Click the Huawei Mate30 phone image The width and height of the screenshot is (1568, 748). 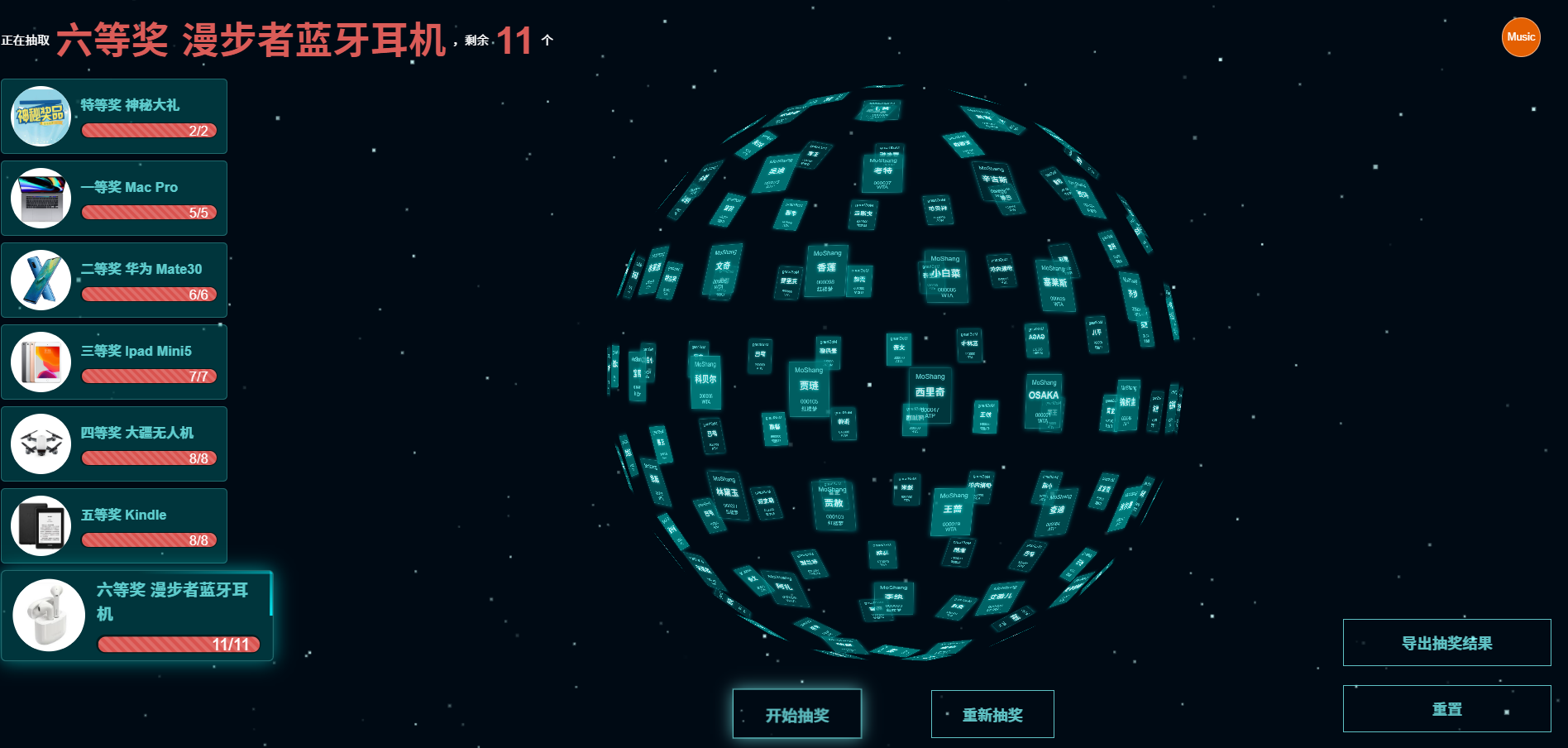41,280
